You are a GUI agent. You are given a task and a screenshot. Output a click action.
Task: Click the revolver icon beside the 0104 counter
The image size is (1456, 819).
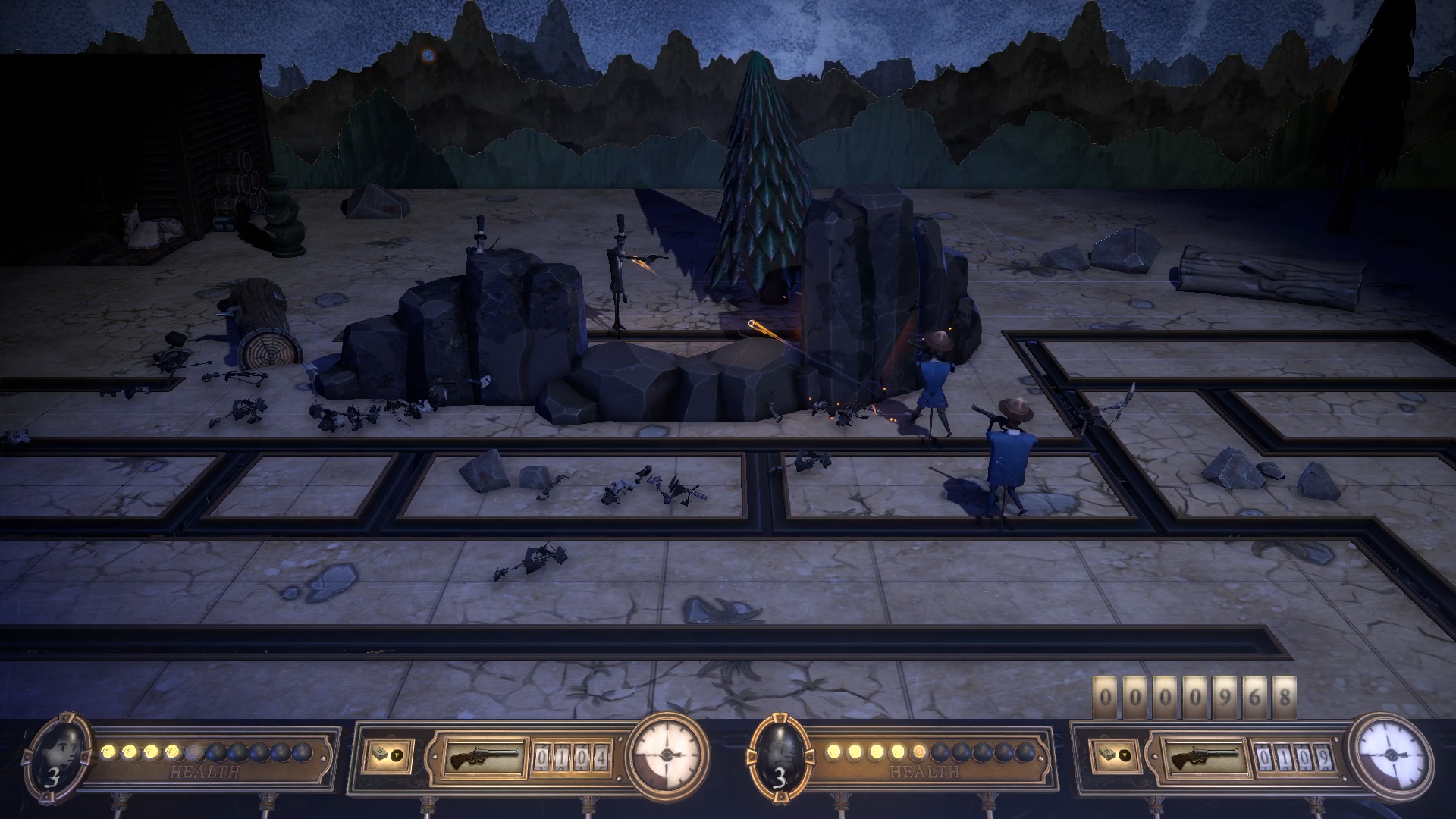pyautogui.click(x=485, y=758)
